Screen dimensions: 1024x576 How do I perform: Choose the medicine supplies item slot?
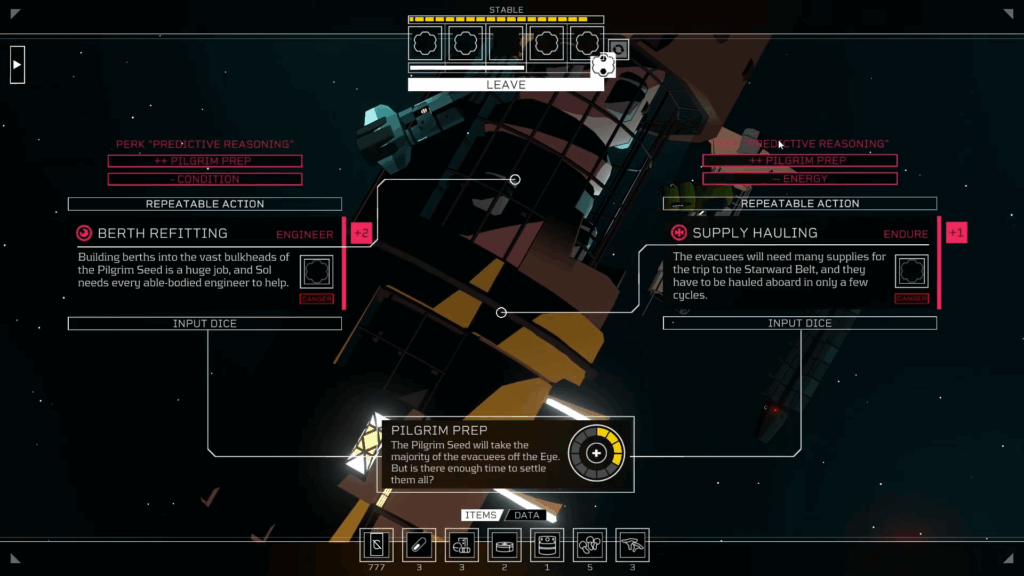pos(462,545)
